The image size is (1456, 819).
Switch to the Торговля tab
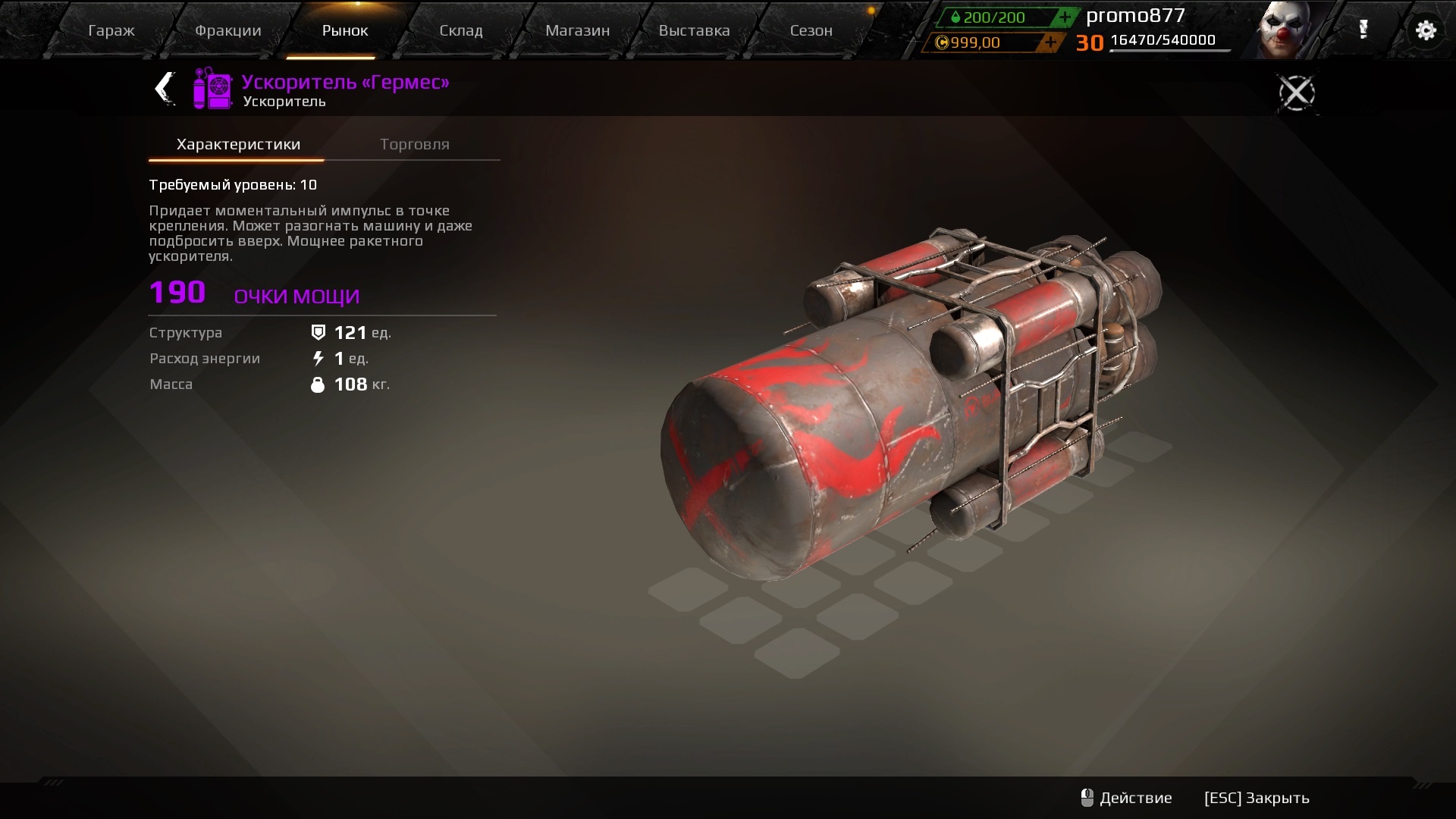pyautogui.click(x=414, y=144)
